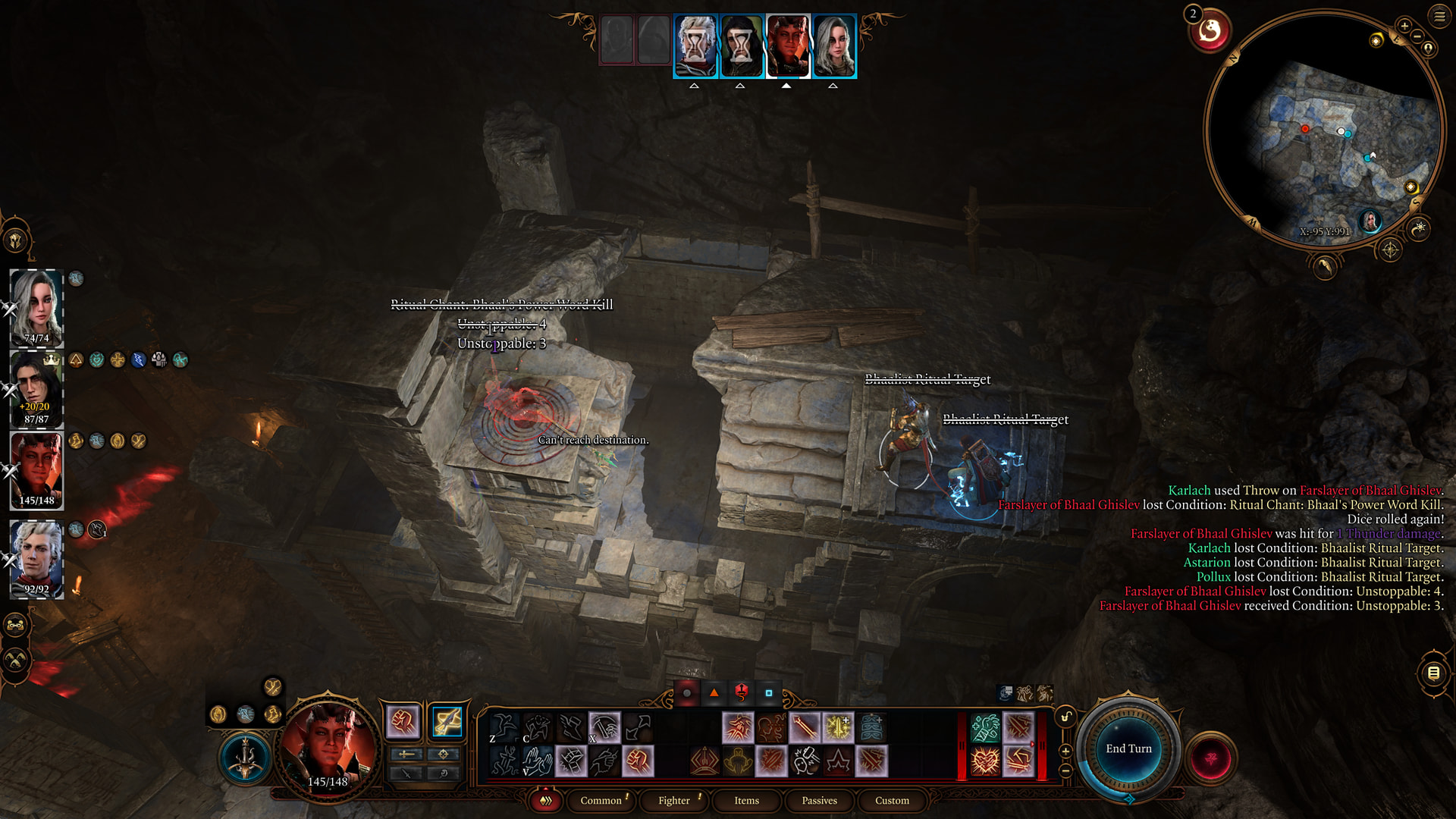The width and height of the screenshot is (1456, 819).
Task: Select the party portrait with 74/74 health
Action: pyautogui.click(x=36, y=307)
